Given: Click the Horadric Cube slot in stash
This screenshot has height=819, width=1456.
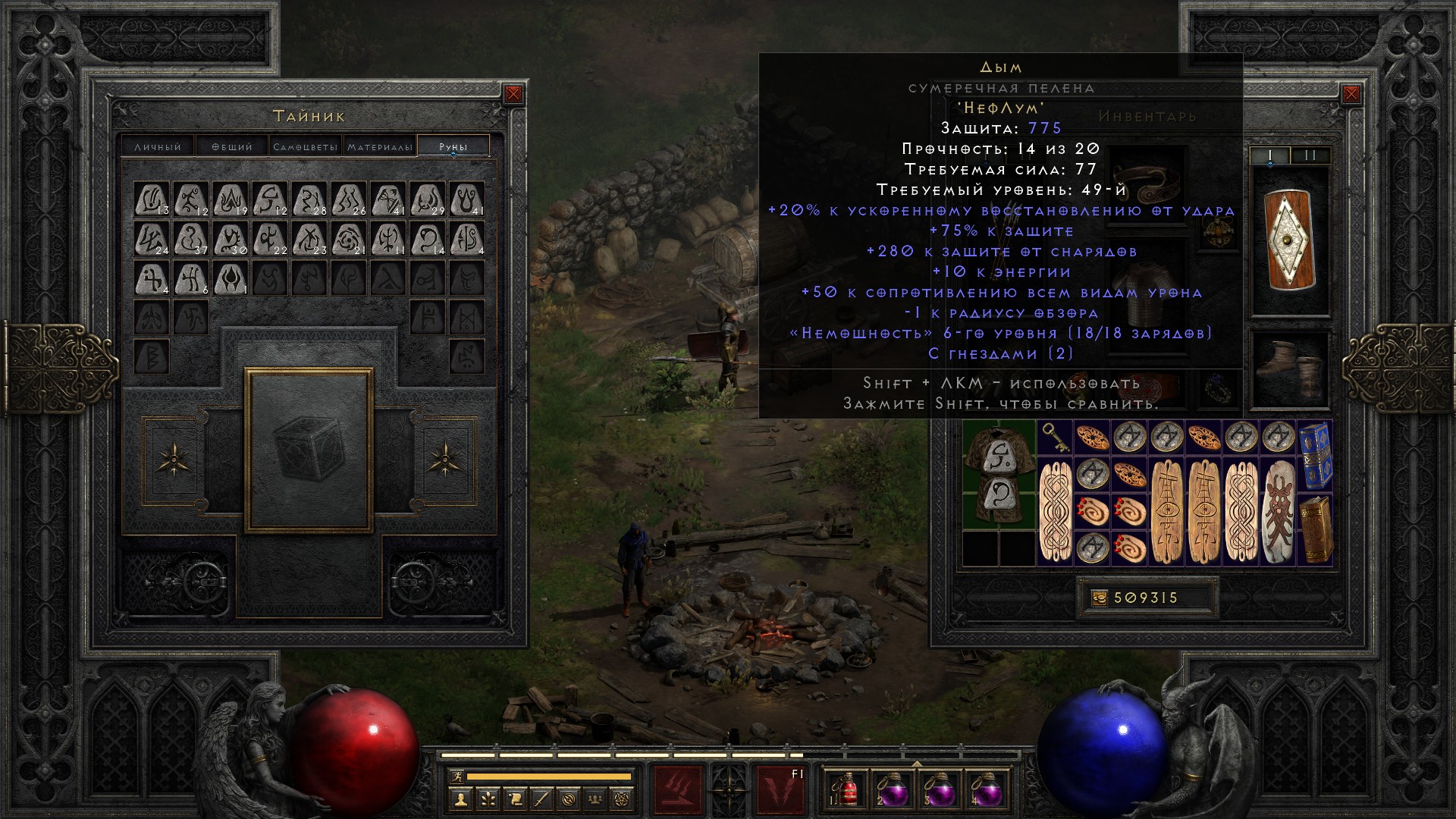Looking at the screenshot, I should 309,450.
